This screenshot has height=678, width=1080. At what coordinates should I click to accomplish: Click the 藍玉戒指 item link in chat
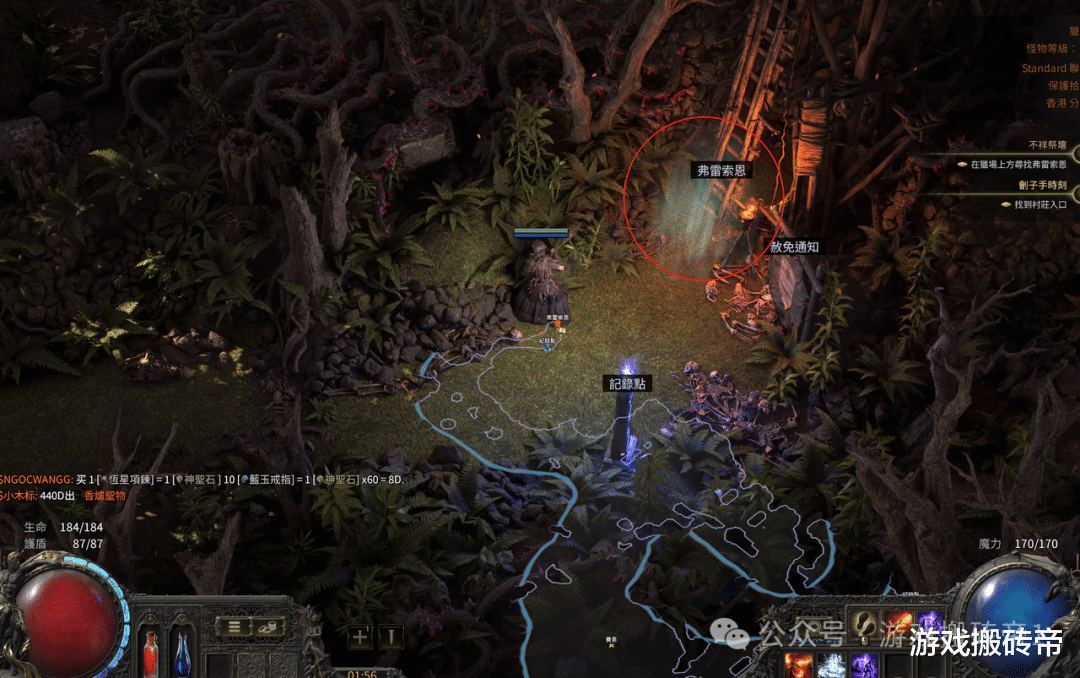click(269, 480)
